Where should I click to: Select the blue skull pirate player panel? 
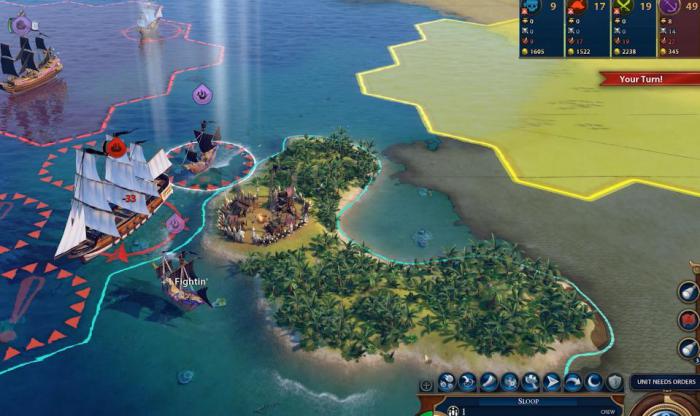click(541, 28)
